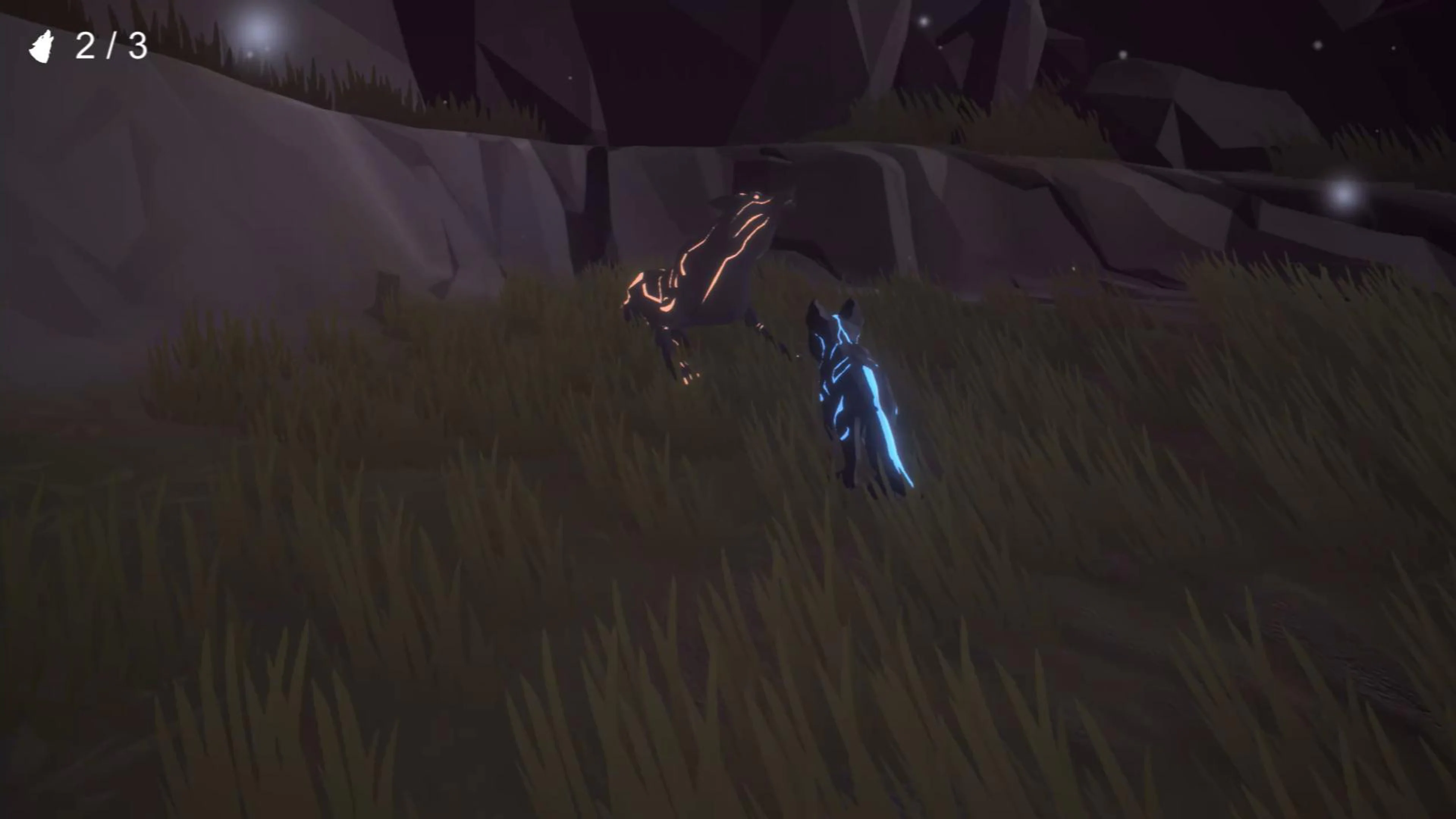Viewport: 1456px width, 819px height.
Task: Click the howl counter reading 2 / 3
Action: point(110,48)
